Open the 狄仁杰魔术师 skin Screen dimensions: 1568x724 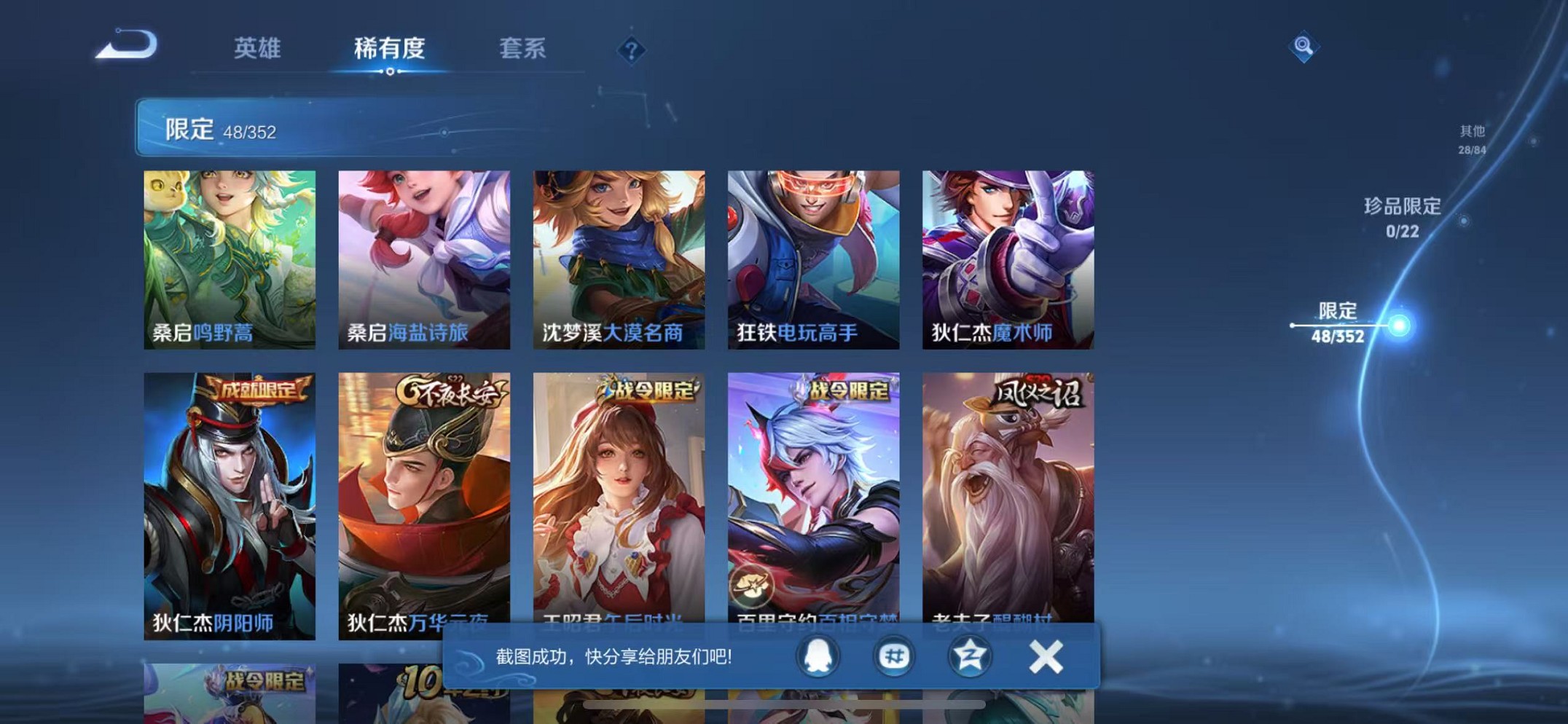tap(1008, 259)
